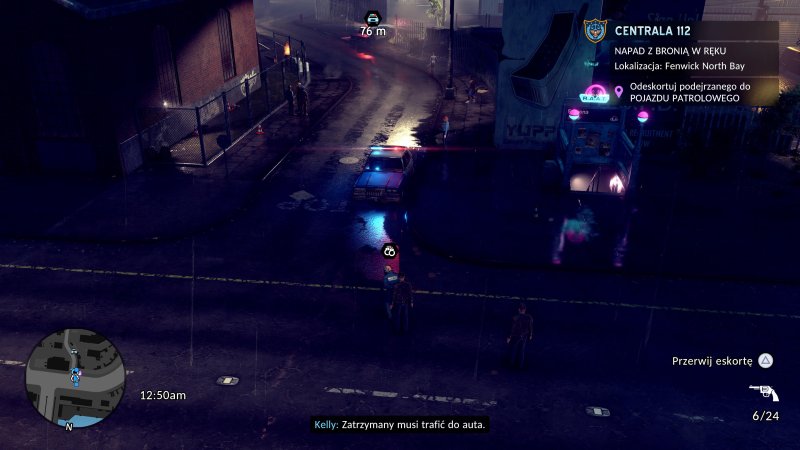The image size is (800, 450).
Task: Click the NAPAD Z BRONIĄ W RĘKU mission title
Action: pyautogui.click(x=671, y=50)
